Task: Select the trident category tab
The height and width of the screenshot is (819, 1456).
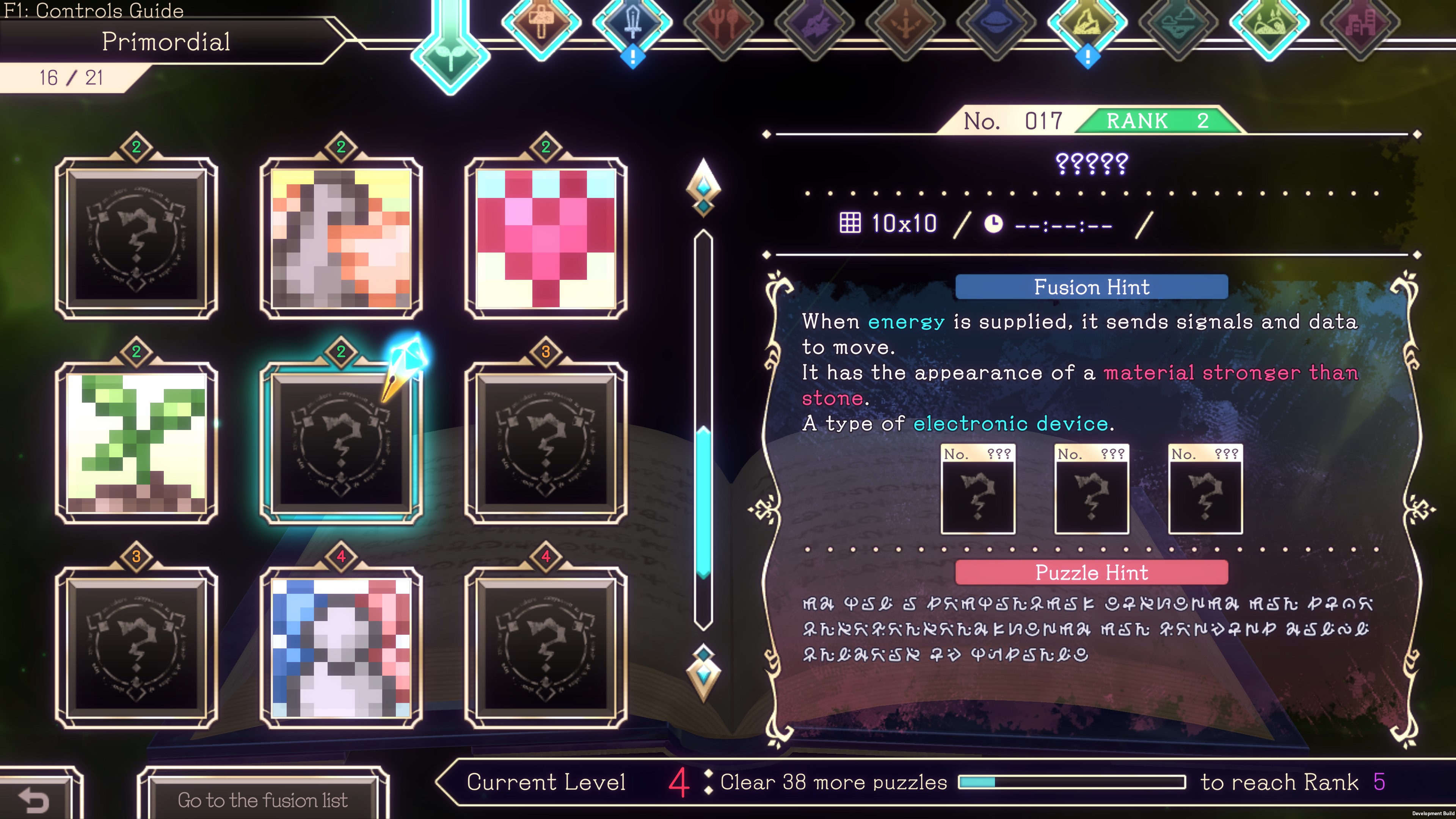Action: click(905, 23)
